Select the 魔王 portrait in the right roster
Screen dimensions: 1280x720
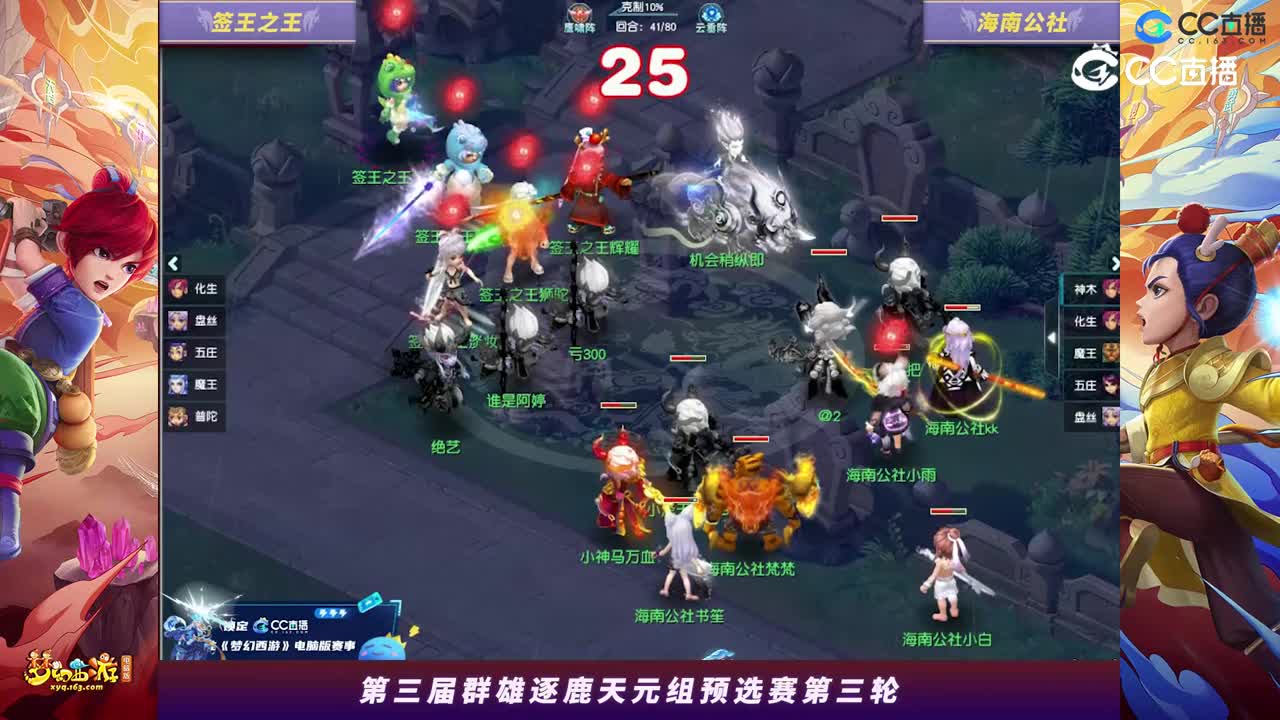[x=1085, y=352]
